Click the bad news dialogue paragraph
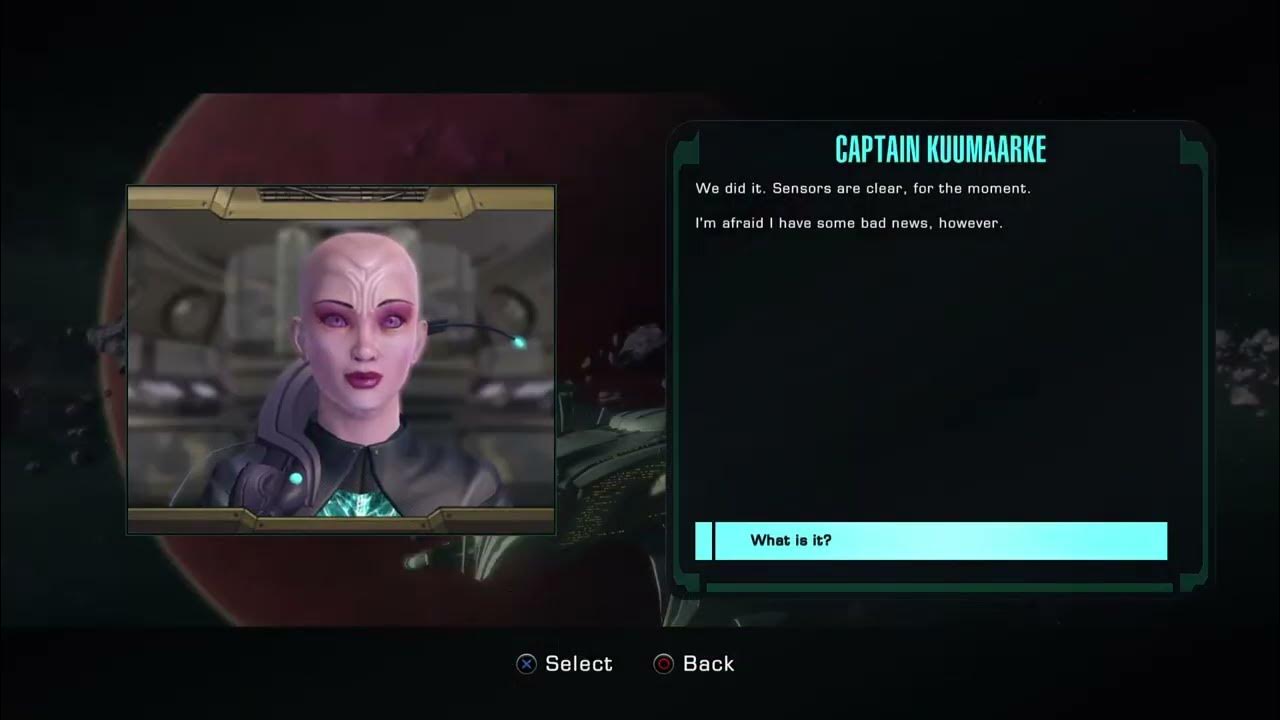 (850, 223)
